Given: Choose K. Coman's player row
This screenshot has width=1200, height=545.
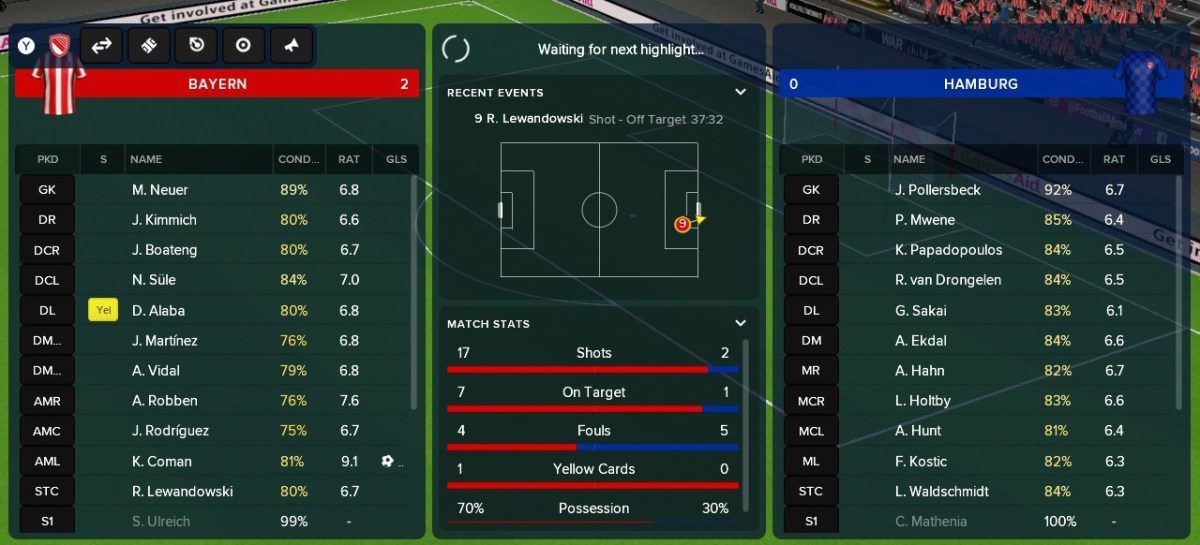Looking at the screenshot, I should click(x=162, y=461).
